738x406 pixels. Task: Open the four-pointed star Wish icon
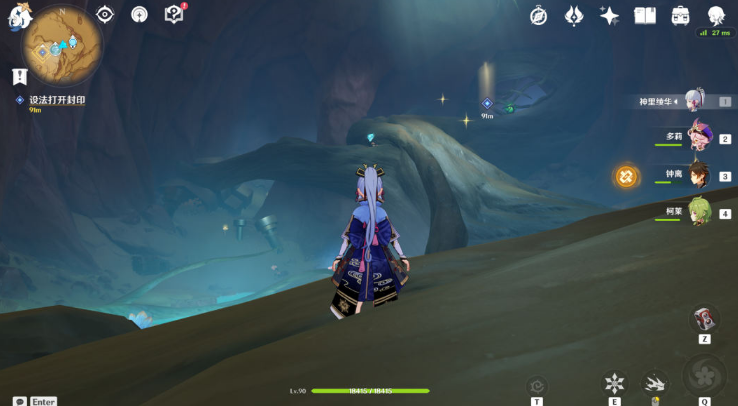click(609, 15)
